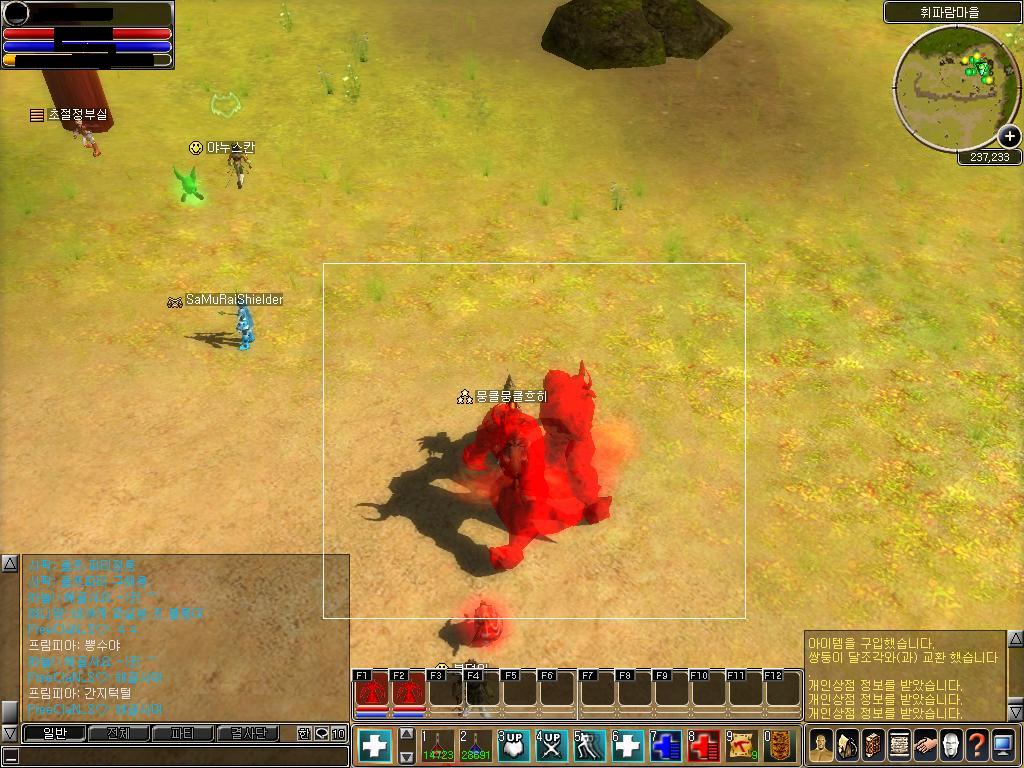Switch to the 일반 chat tab
1024x768 pixels.
(53, 734)
